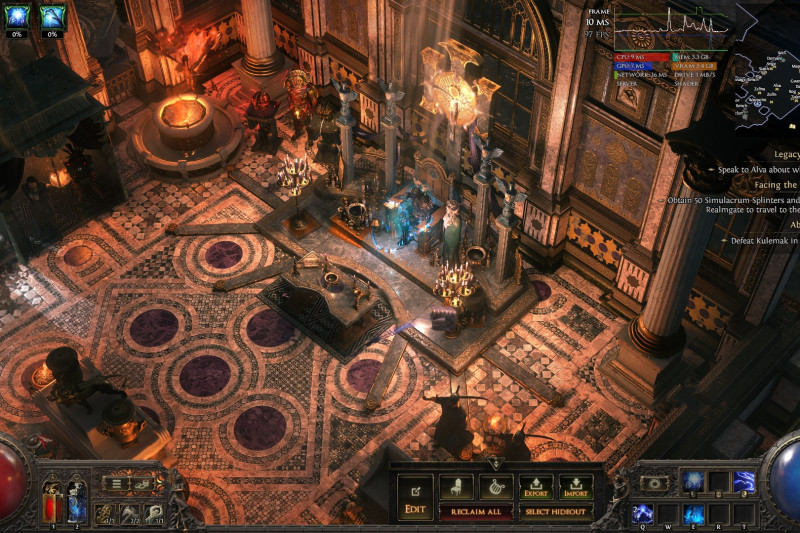Export the hideout layout
The width and height of the screenshot is (800, 533).
536,488
